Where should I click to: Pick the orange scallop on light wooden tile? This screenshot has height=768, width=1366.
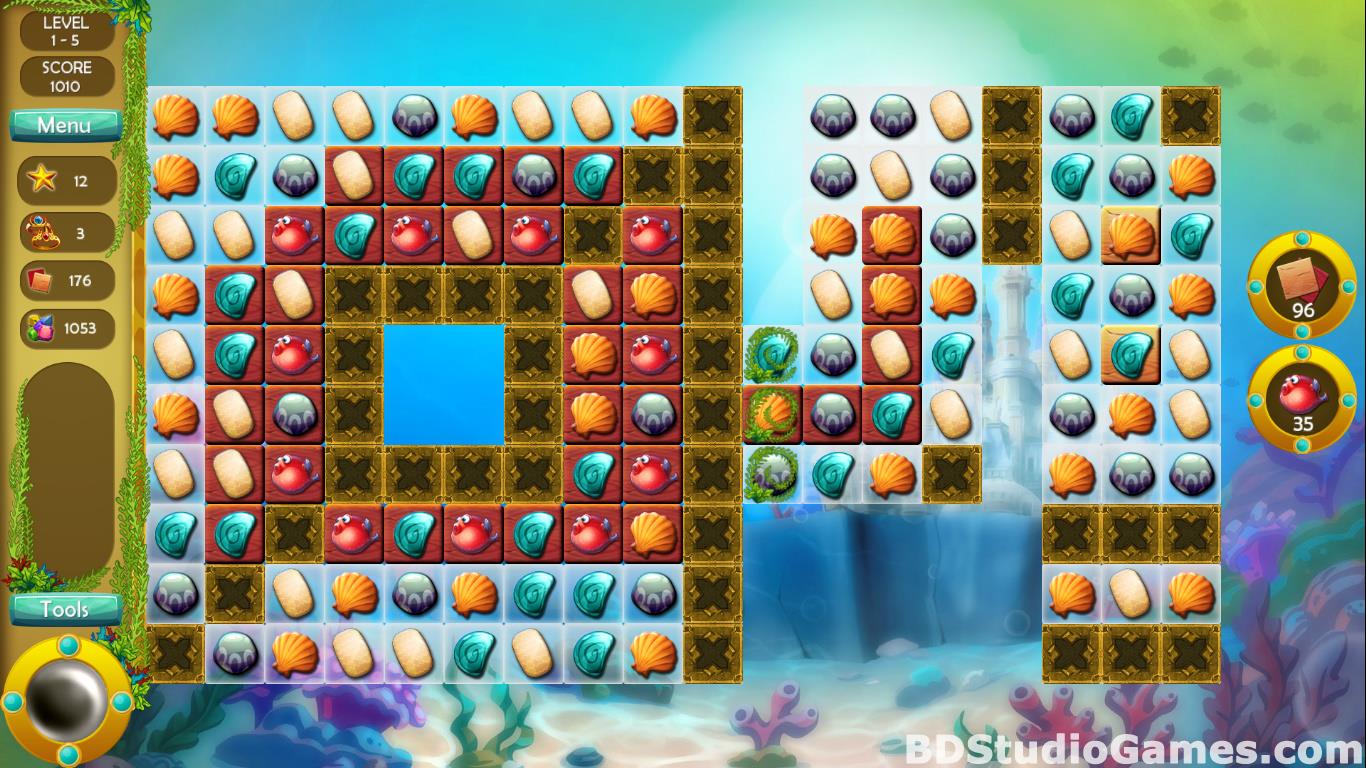(1131, 235)
